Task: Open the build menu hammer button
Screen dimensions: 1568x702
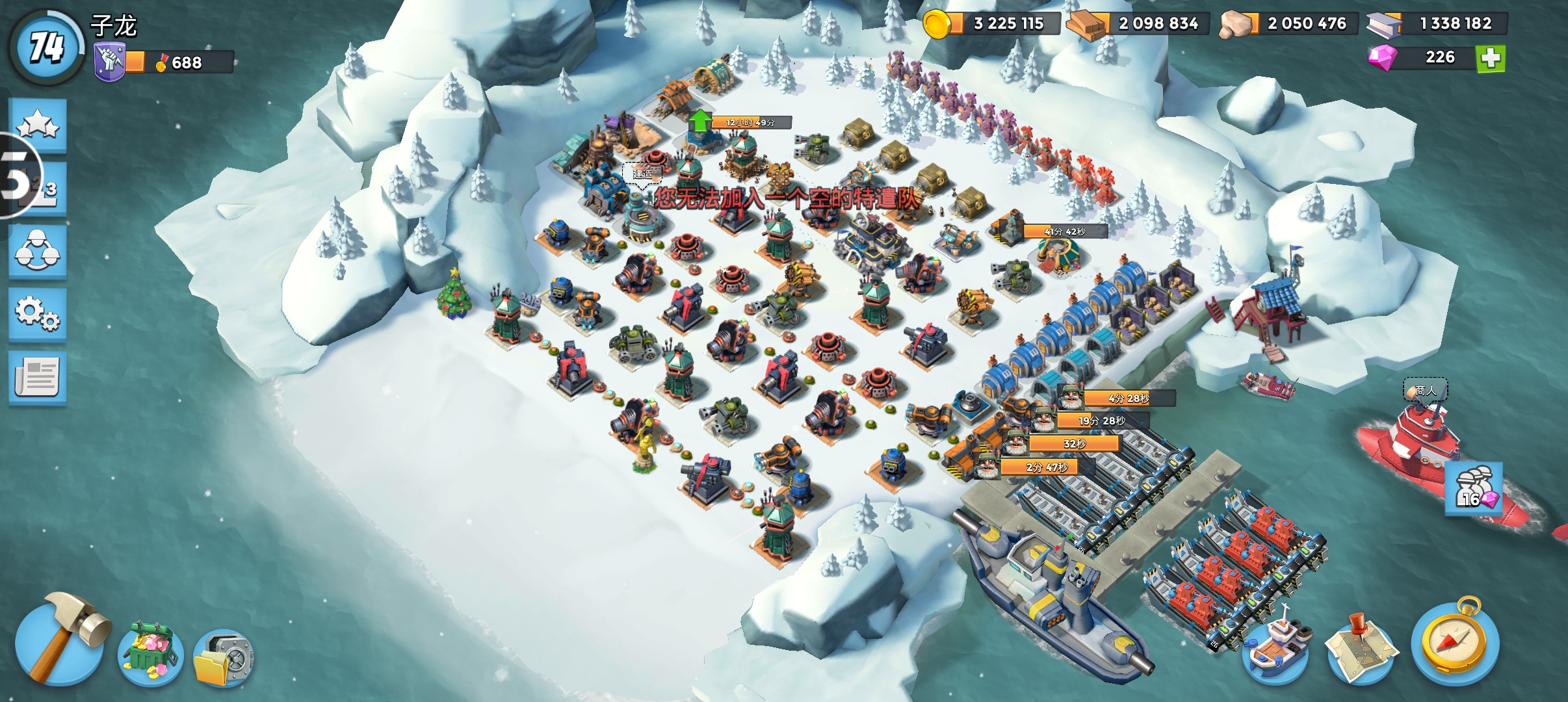Action: tap(60, 640)
